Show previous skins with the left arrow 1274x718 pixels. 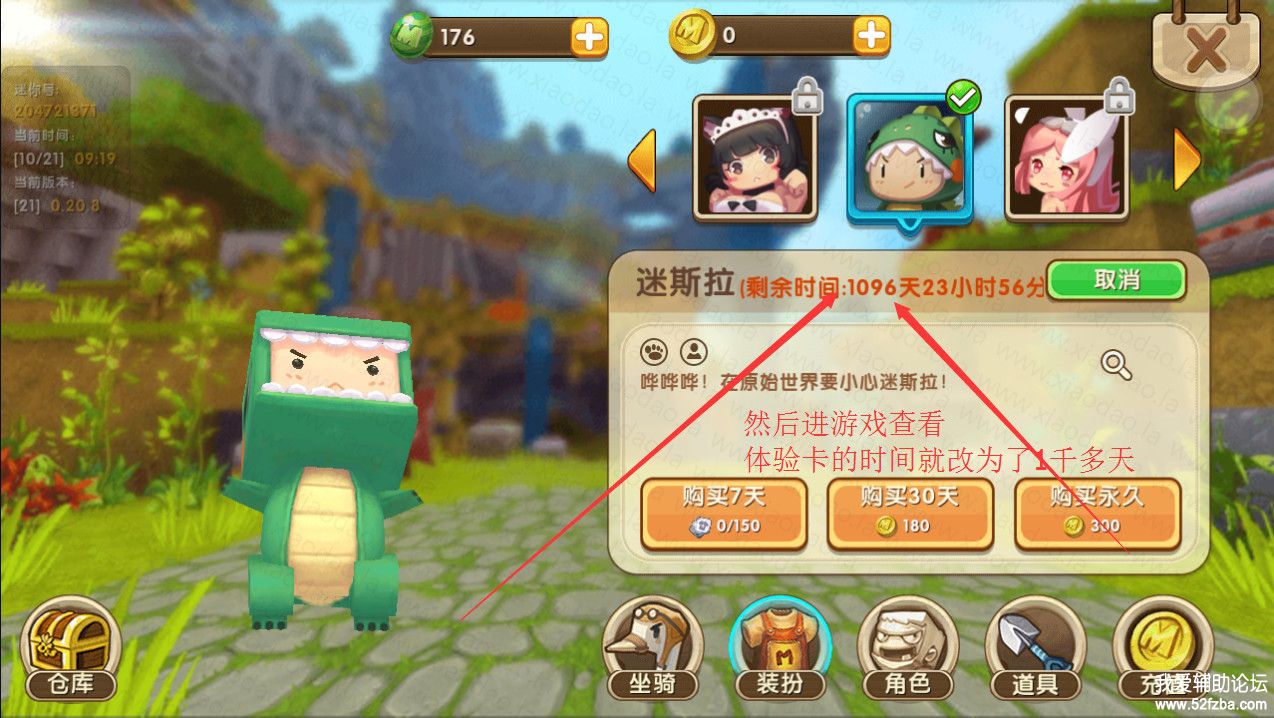pos(641,159)
